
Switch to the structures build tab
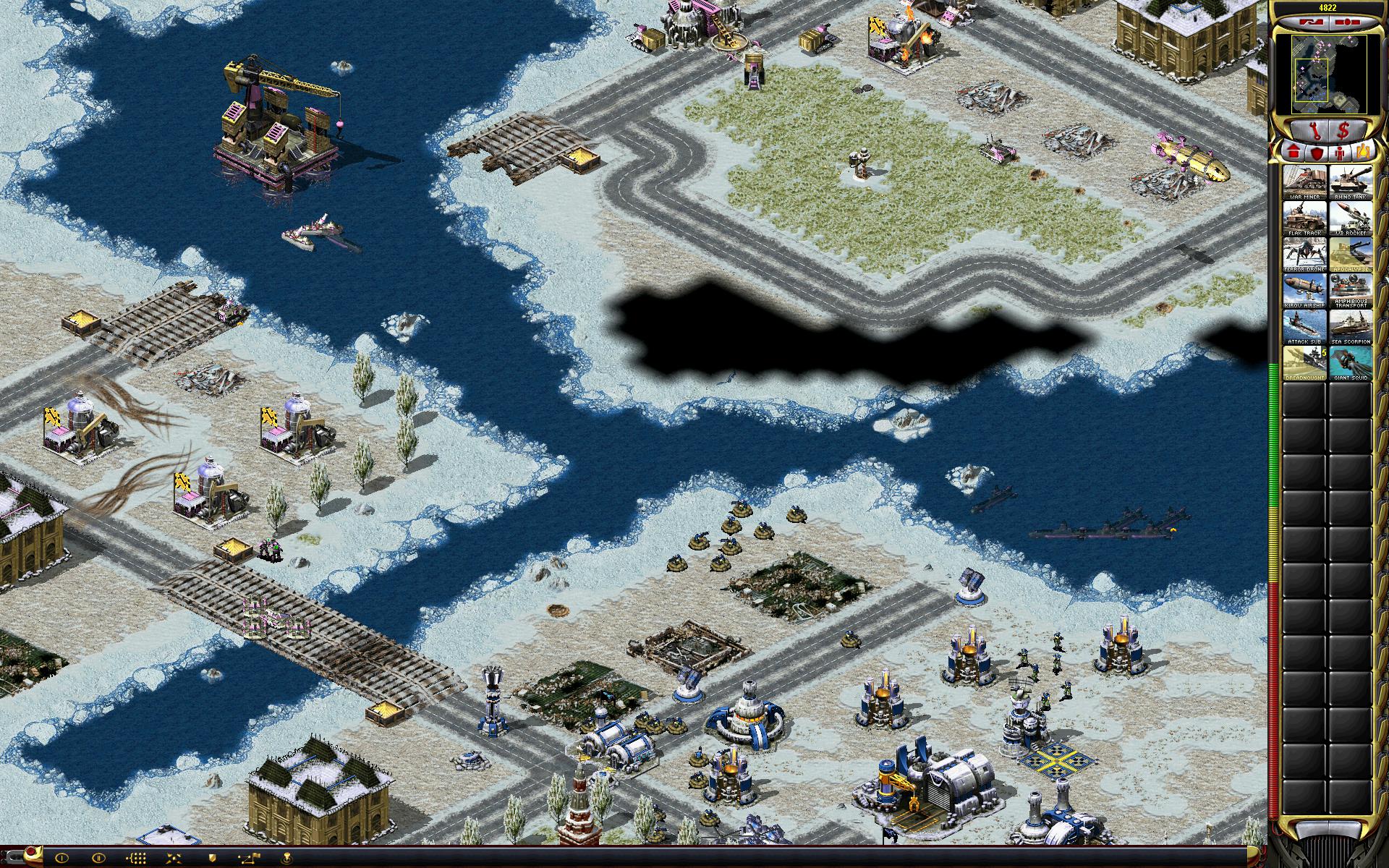(1294, 153)
